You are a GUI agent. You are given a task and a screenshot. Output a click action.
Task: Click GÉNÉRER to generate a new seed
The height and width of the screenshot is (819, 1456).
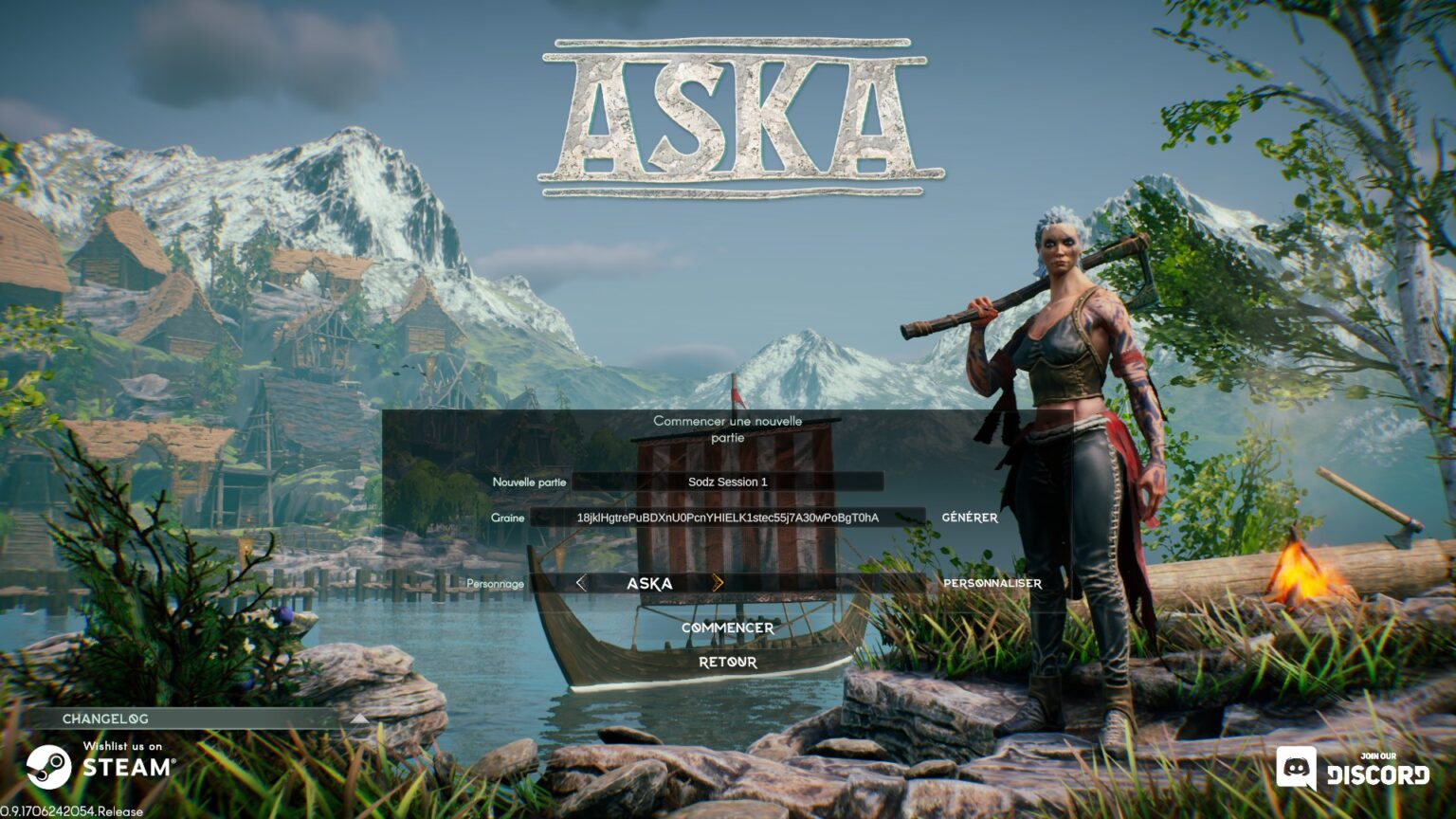pyautogui.click(x=970, y=518)
